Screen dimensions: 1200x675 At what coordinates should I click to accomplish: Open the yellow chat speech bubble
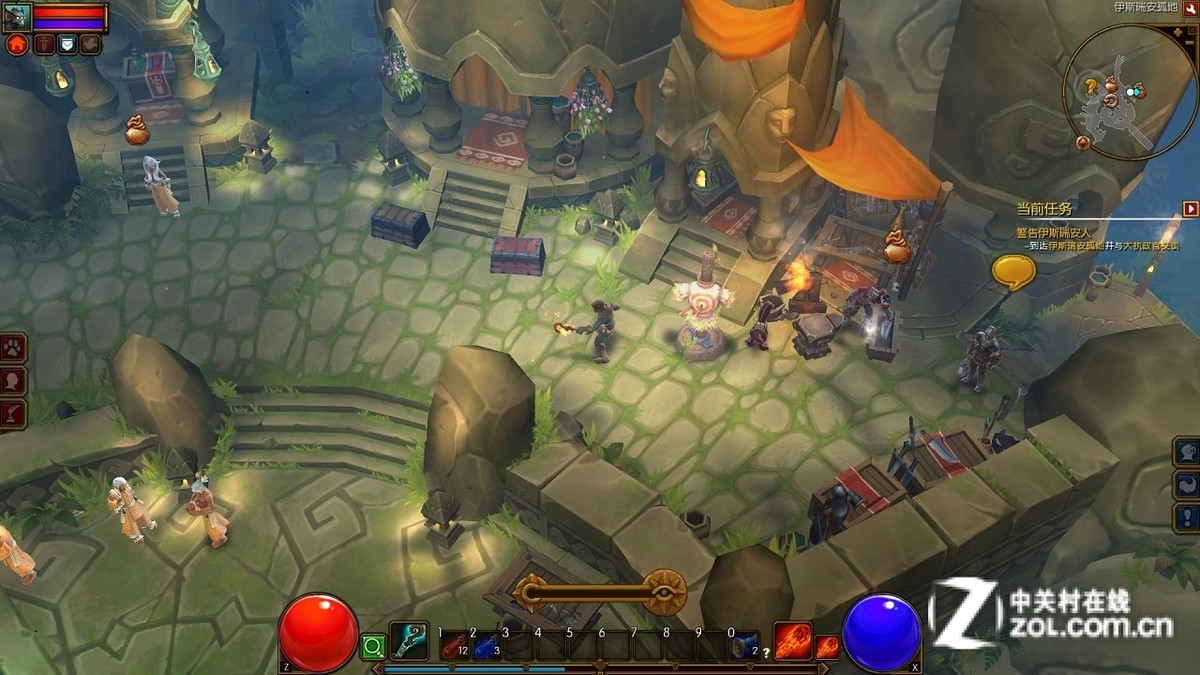tap(1012, 271)
